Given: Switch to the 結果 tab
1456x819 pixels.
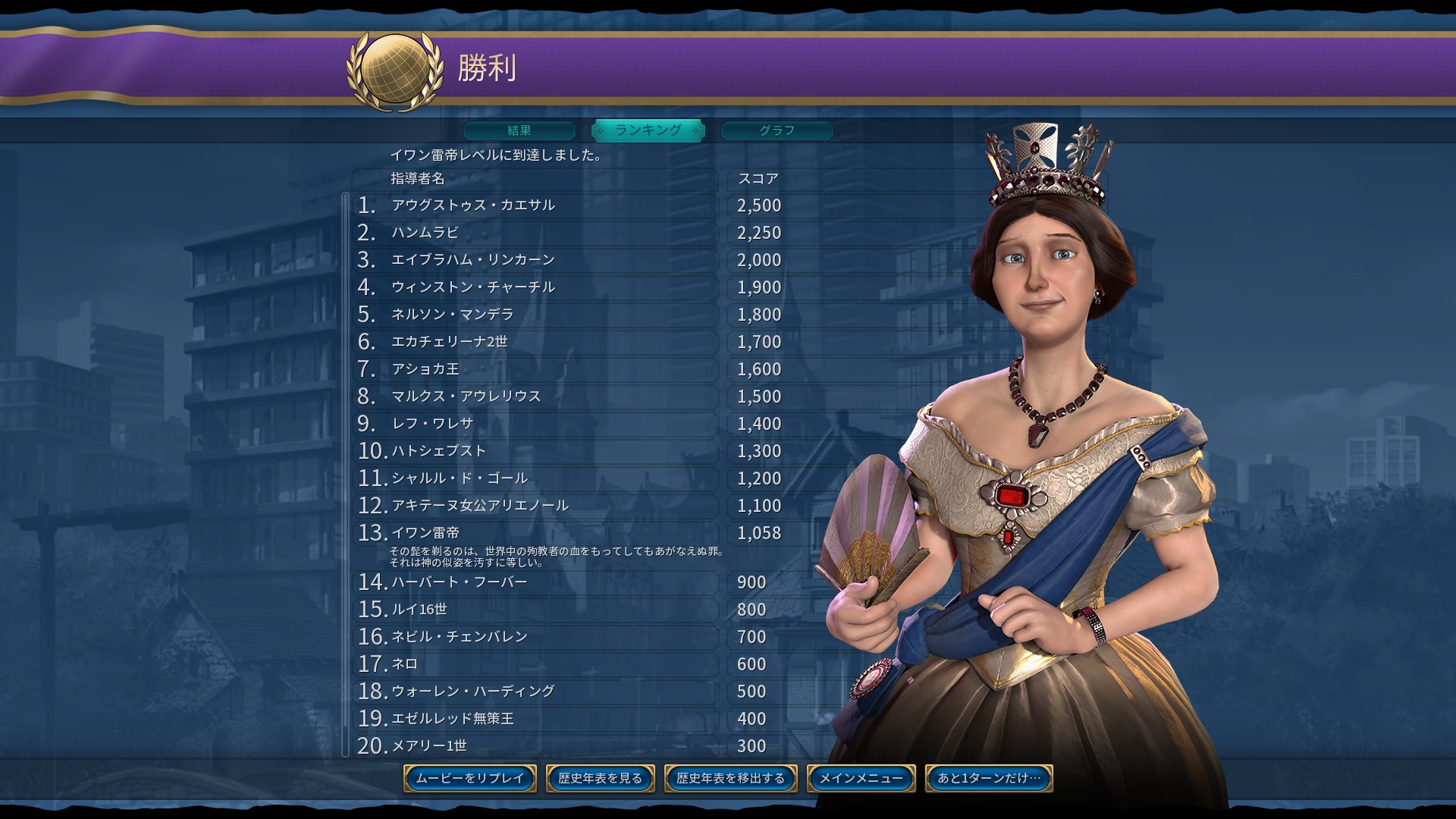Looking at the screenshot, I should pos(519,130).
